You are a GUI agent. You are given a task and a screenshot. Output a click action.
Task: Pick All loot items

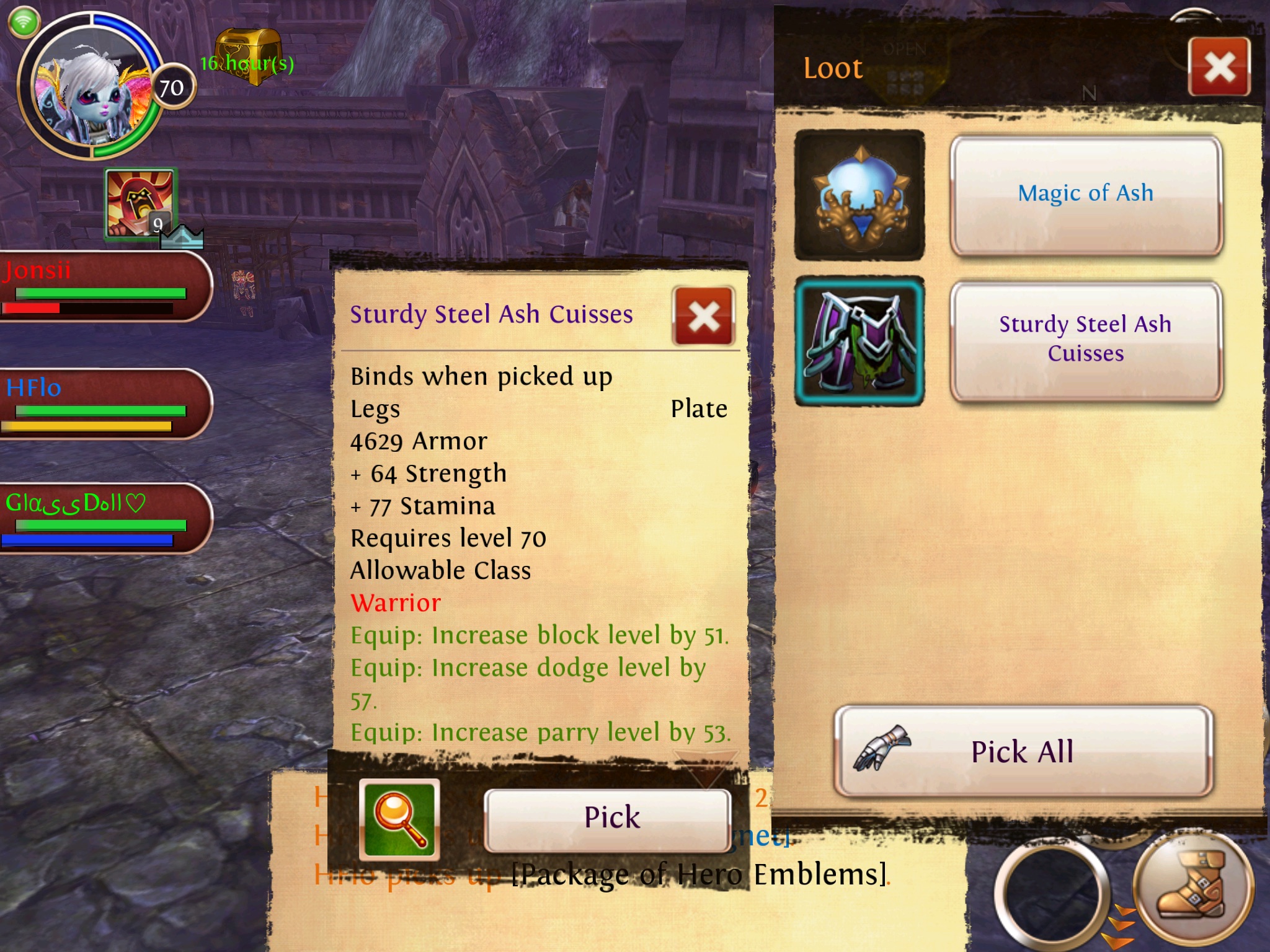coord(1023,751)
